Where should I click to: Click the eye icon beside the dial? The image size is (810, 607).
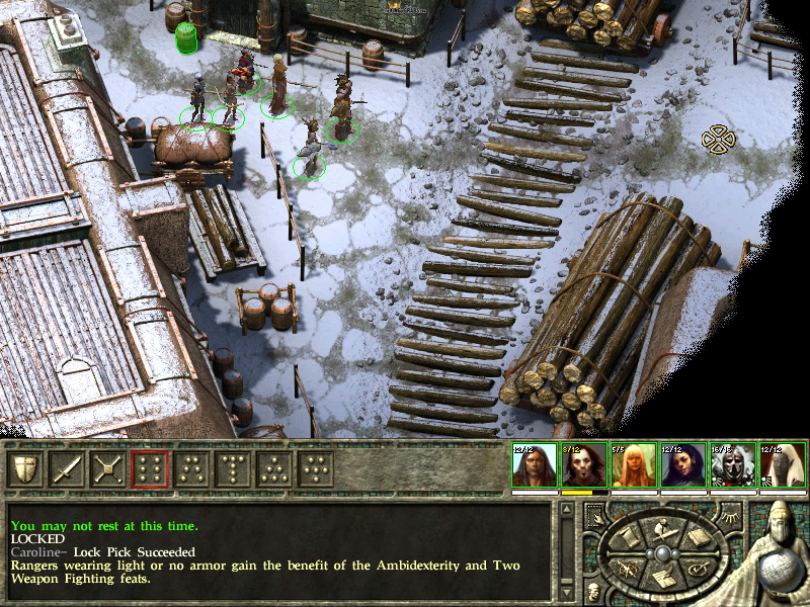pos(732,515)
